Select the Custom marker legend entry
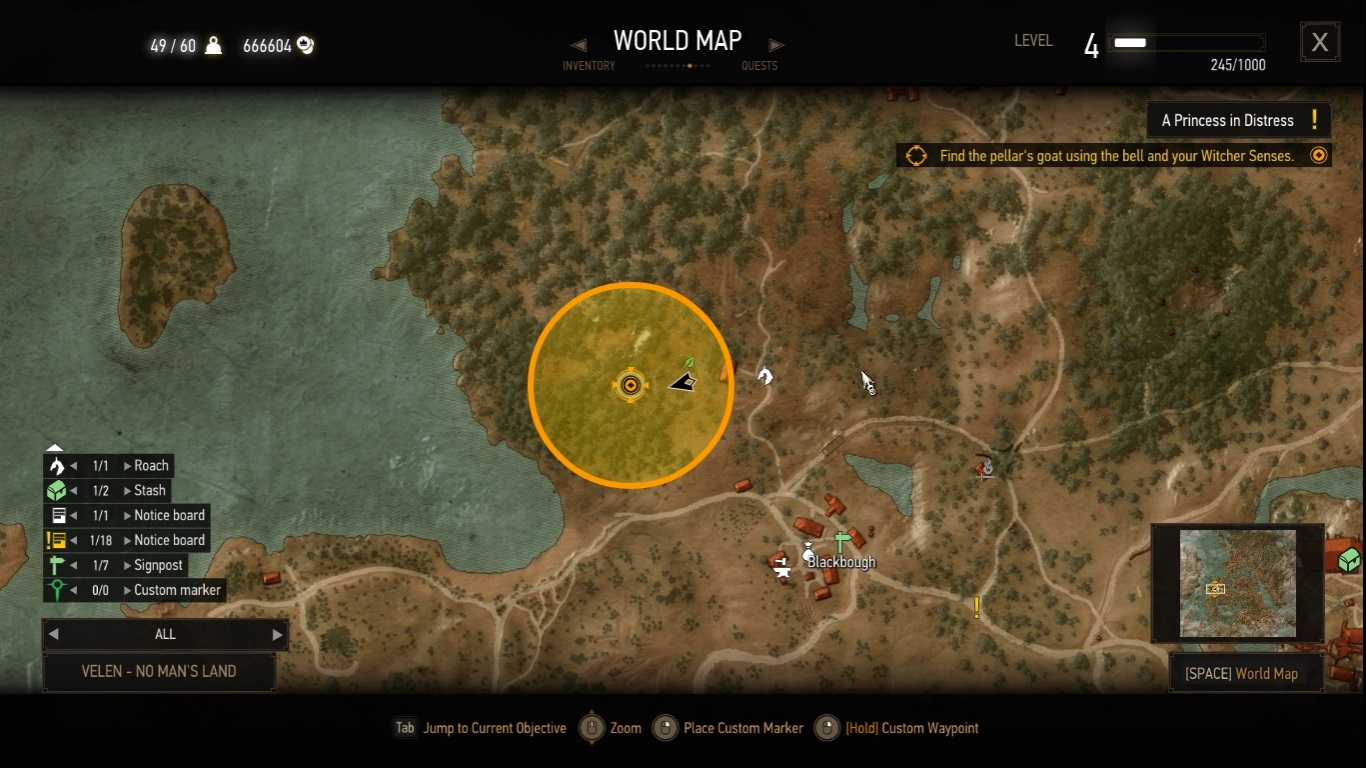 177,590
